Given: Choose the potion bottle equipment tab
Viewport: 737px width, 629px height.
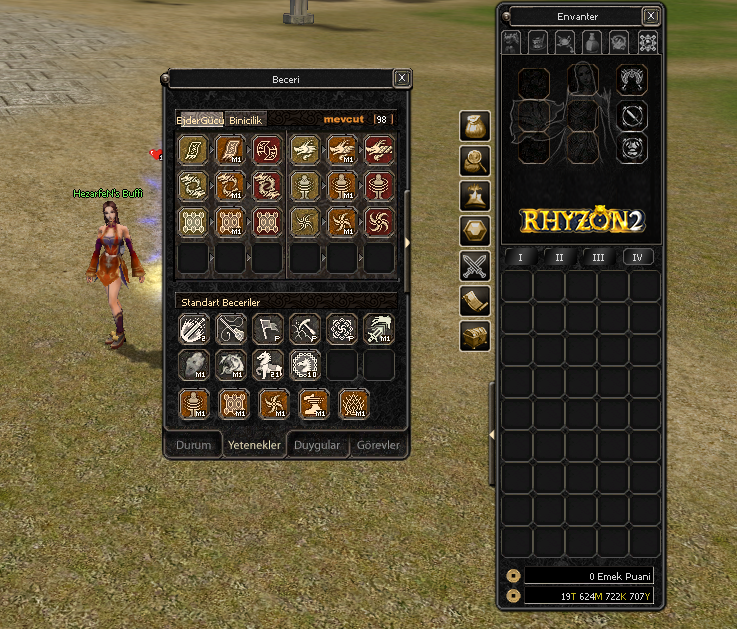Looking at the screenshot, I should click(593, 42).
